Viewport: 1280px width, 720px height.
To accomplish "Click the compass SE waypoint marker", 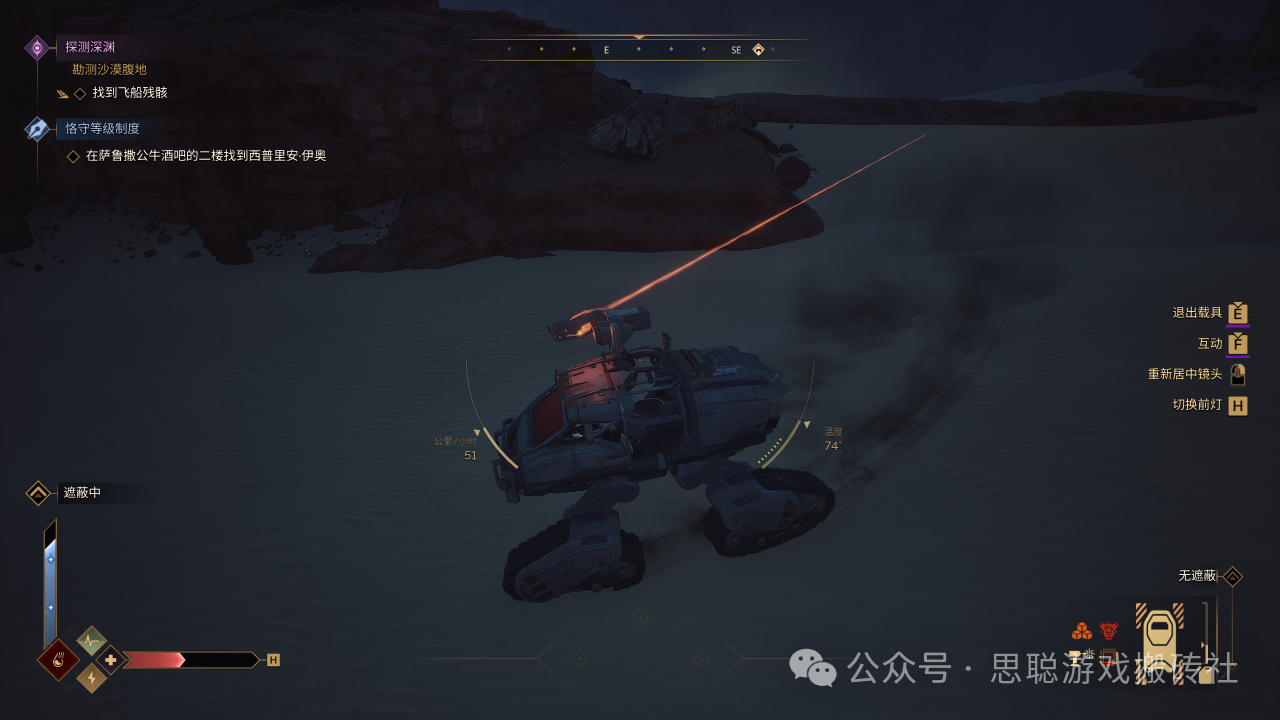I will click(x=758, y=49).
